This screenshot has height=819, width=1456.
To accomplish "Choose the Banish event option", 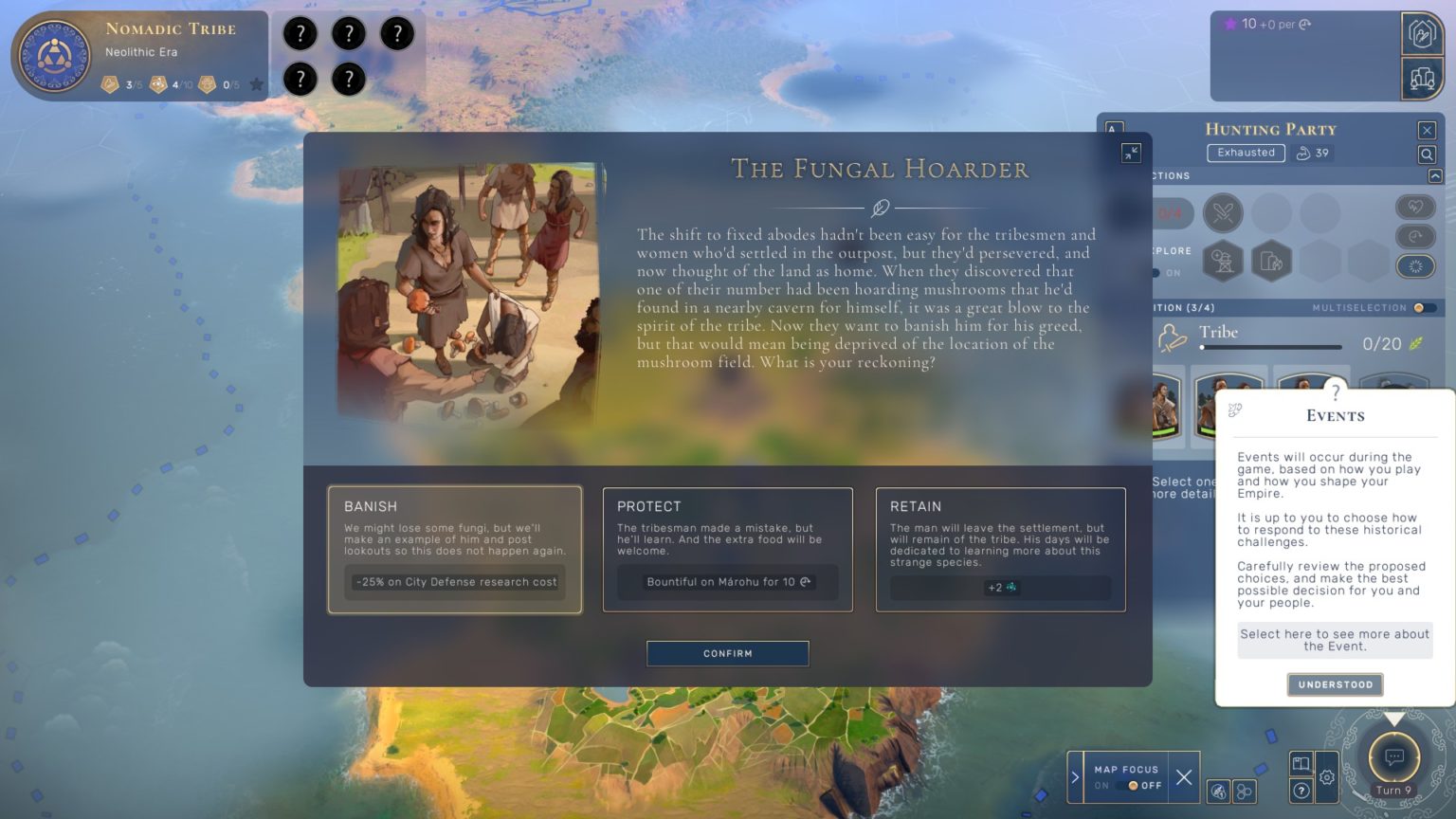I will [x=455, y=549].
